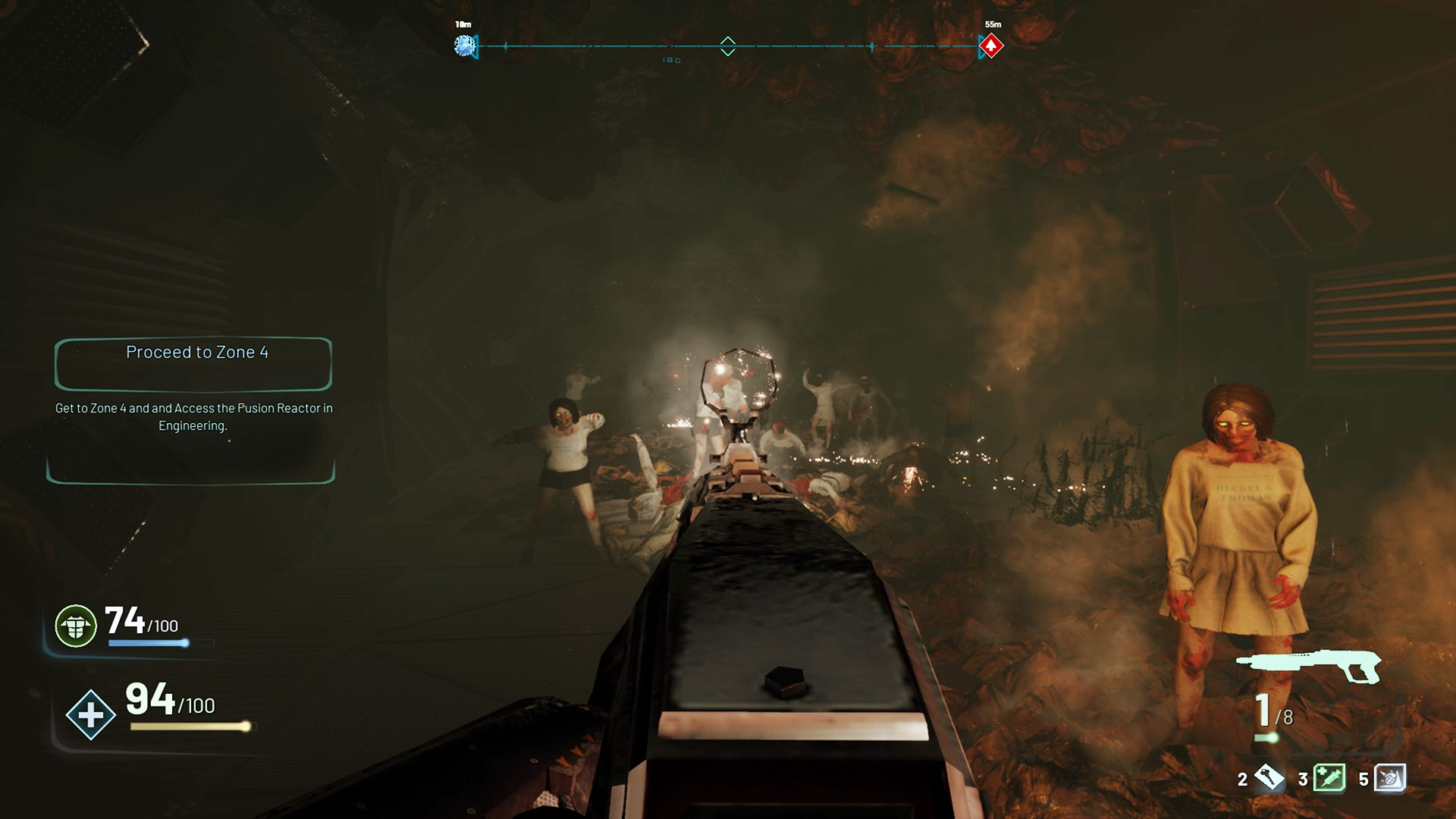
Task: Select the keycard item slot
Action: tap(1269, 777)
